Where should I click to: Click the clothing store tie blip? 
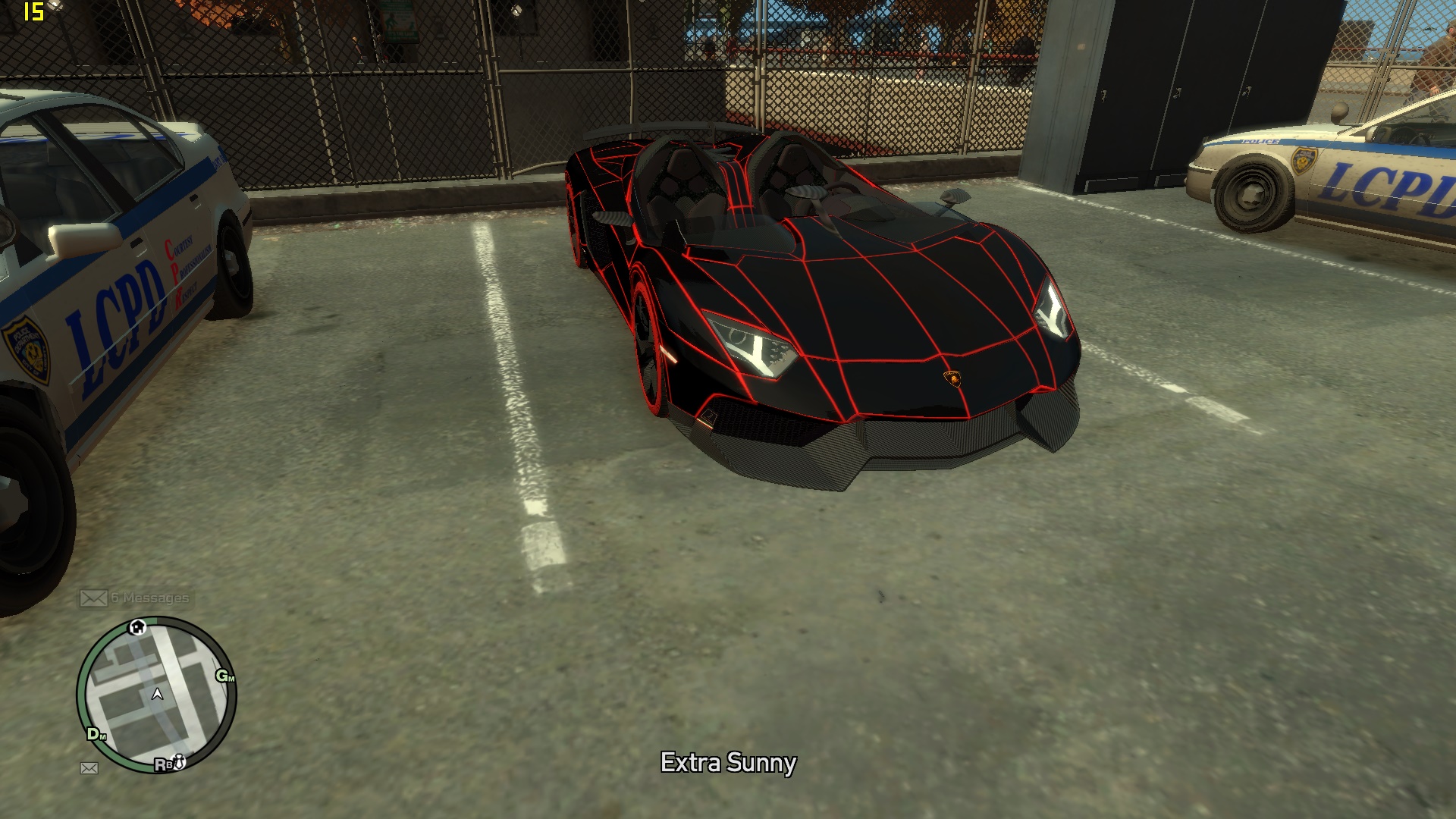point(180,761)
